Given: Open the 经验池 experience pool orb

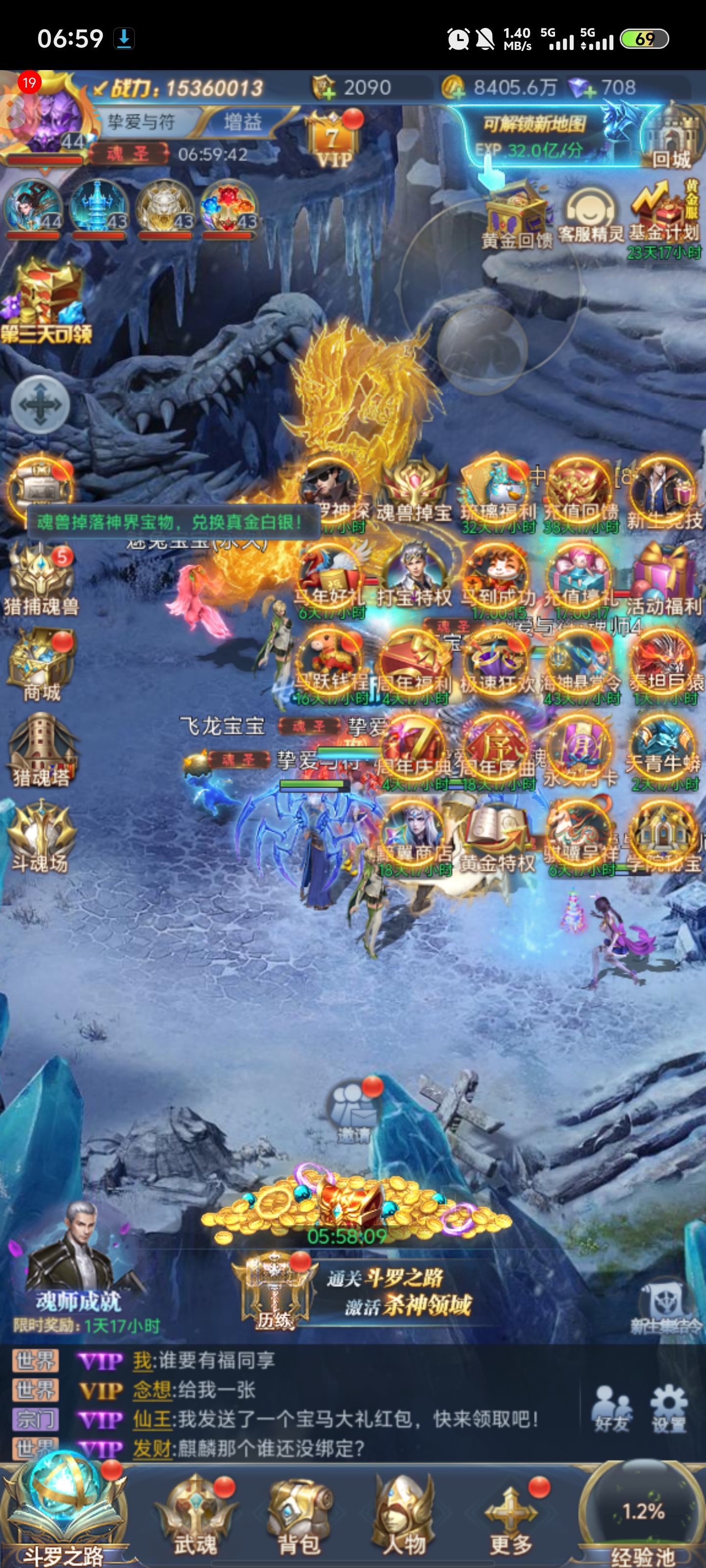Looking at the screenshot, I should [643, 1516].
